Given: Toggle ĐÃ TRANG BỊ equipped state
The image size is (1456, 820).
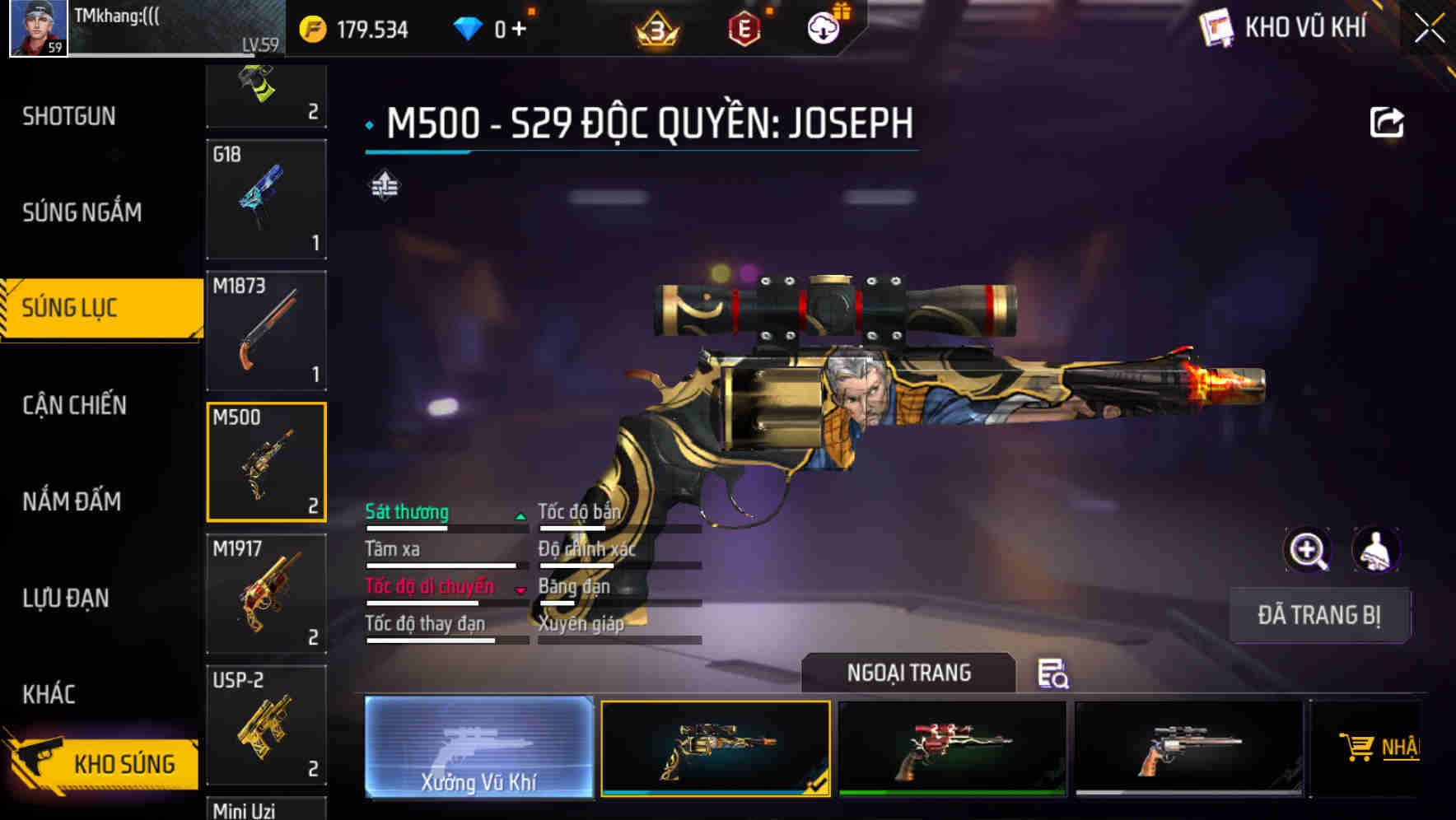Looking at the screenshot, I should click(x=1319, y=615).
